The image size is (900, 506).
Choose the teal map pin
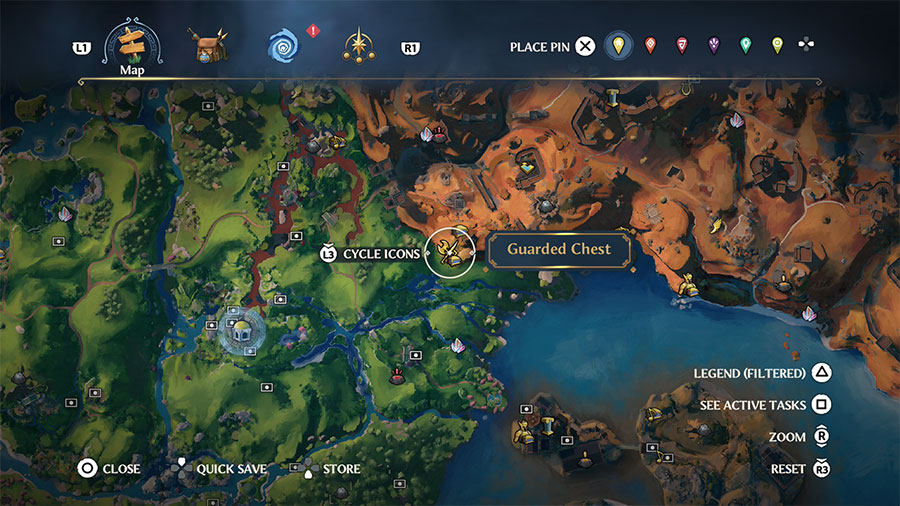click(x=745, y=45)
